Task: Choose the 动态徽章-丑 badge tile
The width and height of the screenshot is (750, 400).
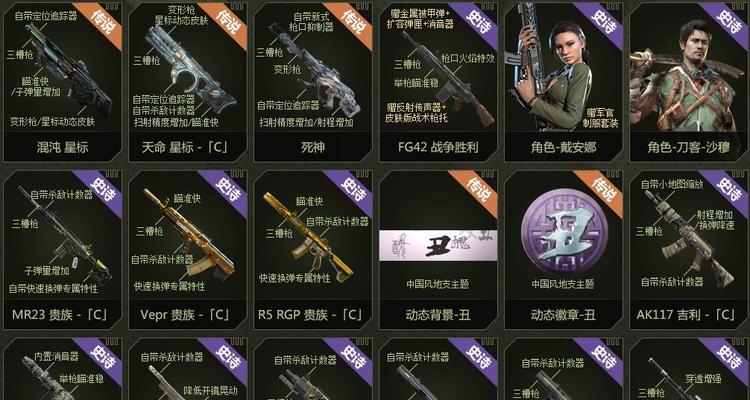Action: click(562, 250)
